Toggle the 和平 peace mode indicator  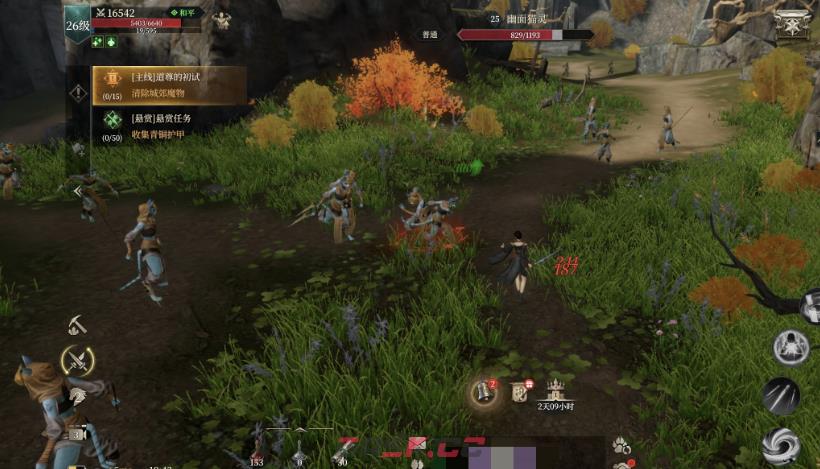click(x=184, y=12)
